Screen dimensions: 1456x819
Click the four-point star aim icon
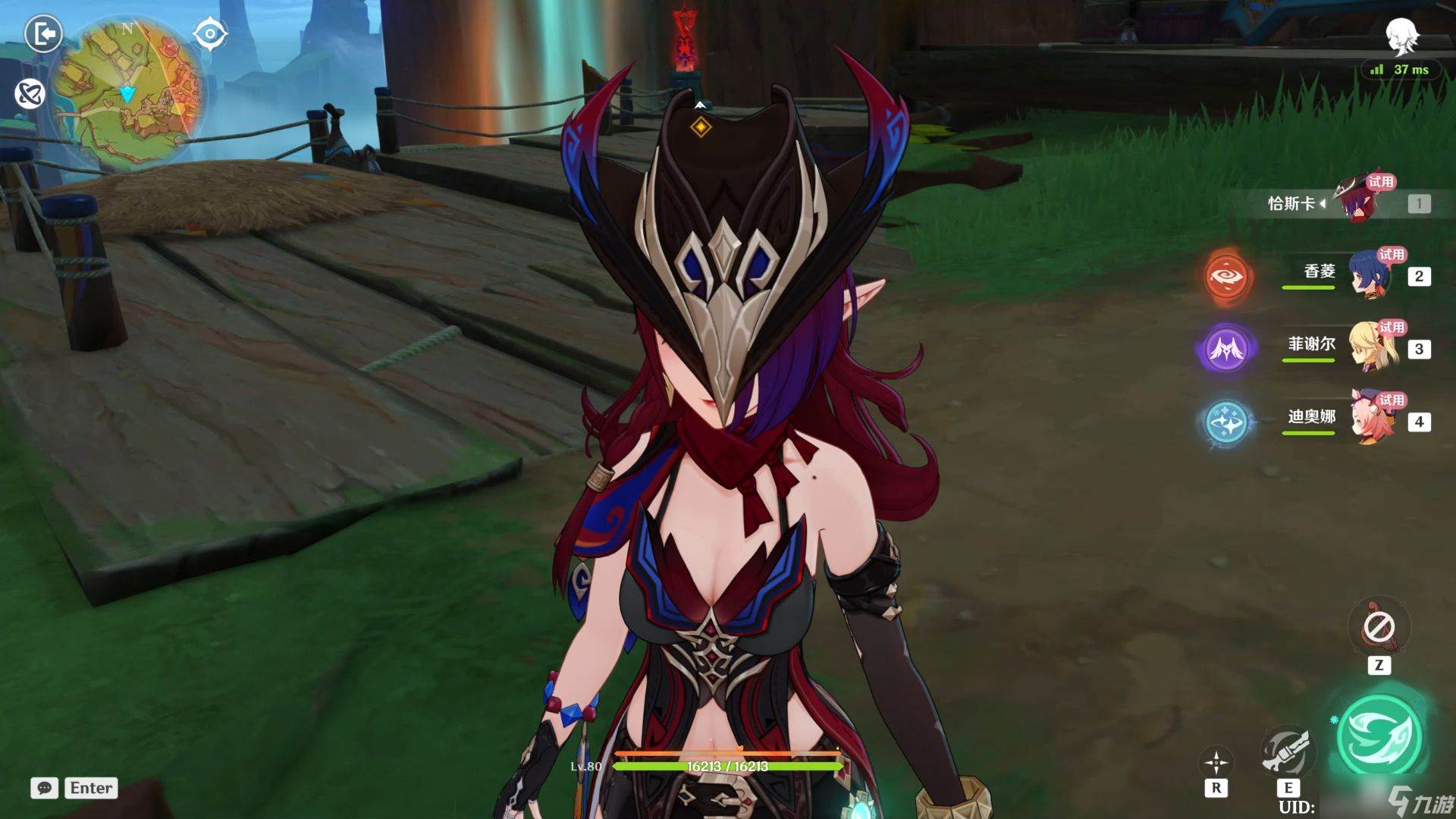tap(1216, 762)
